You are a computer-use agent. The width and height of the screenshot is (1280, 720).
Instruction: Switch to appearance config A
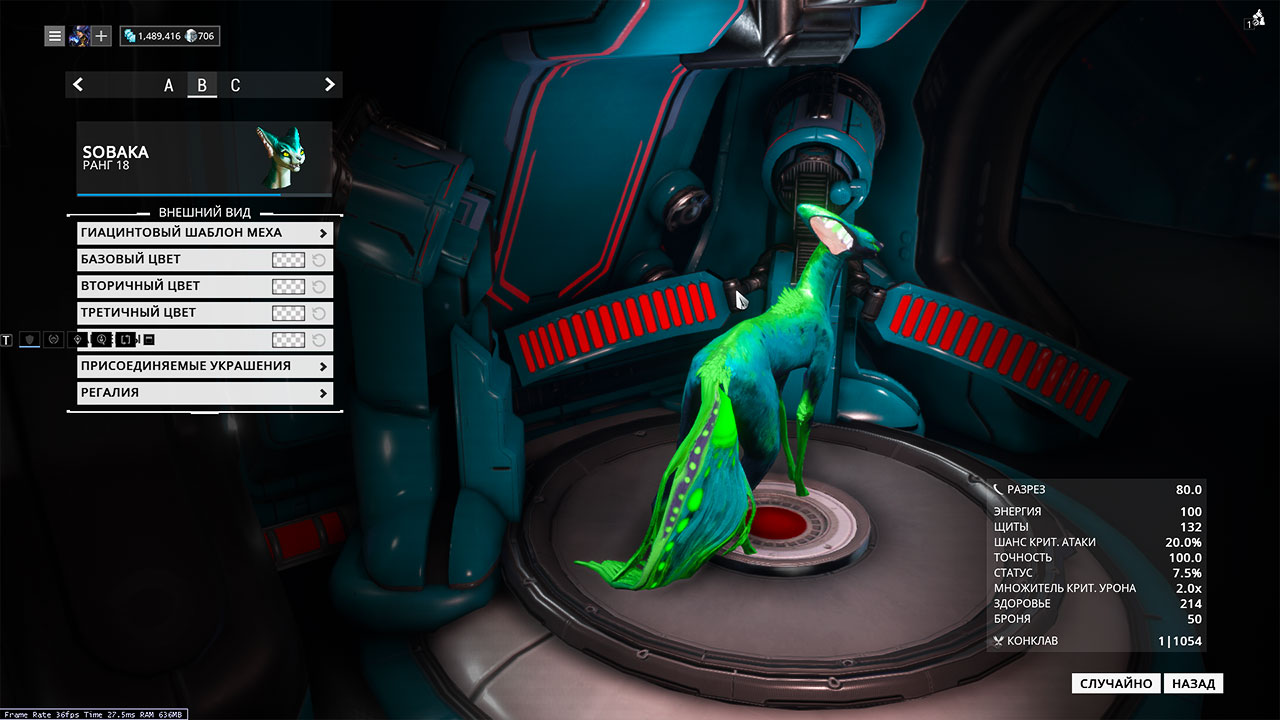(169, 85)
